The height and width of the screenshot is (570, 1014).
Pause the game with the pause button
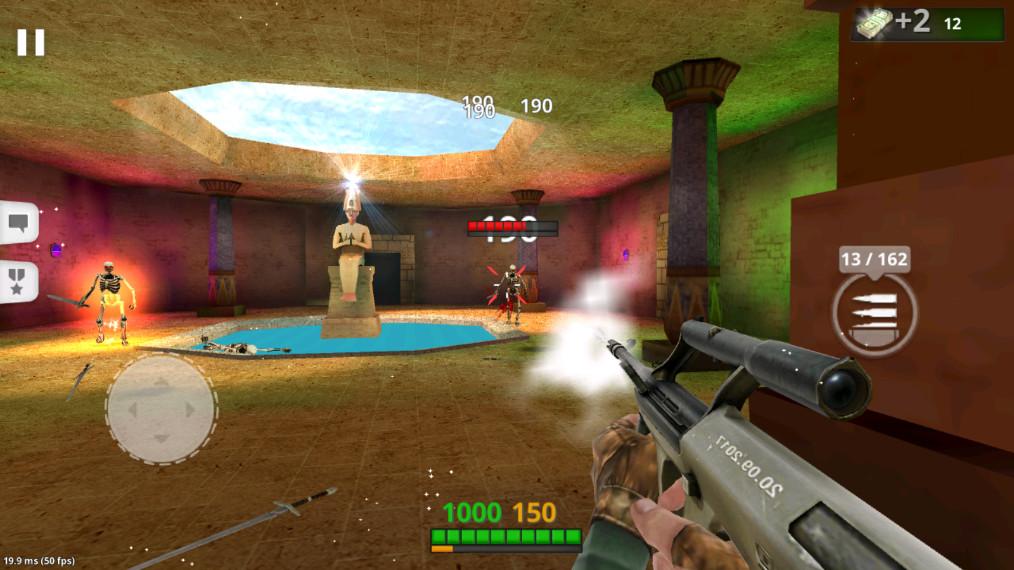(30, 42)
